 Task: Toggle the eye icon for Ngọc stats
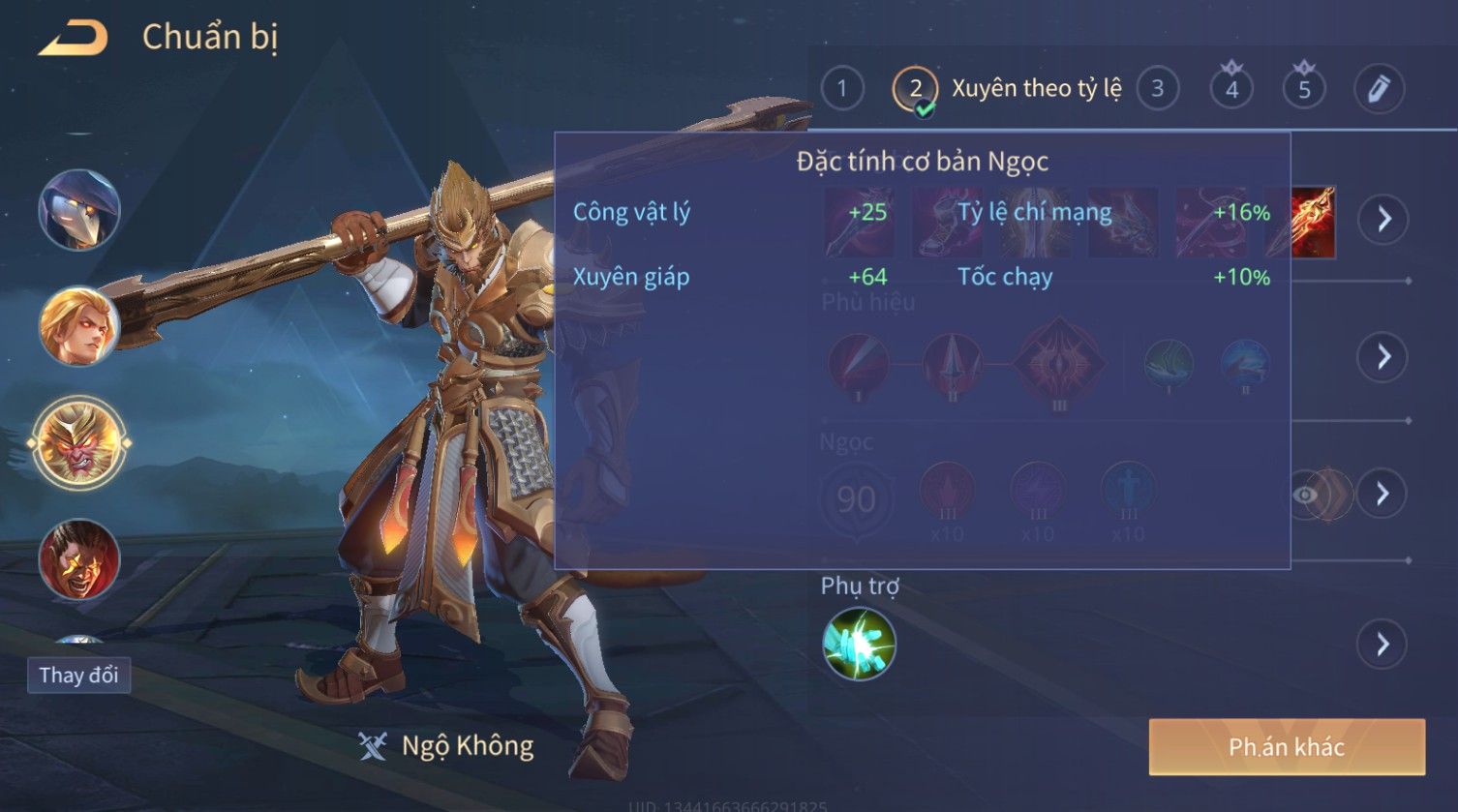tap(1306, 496)
